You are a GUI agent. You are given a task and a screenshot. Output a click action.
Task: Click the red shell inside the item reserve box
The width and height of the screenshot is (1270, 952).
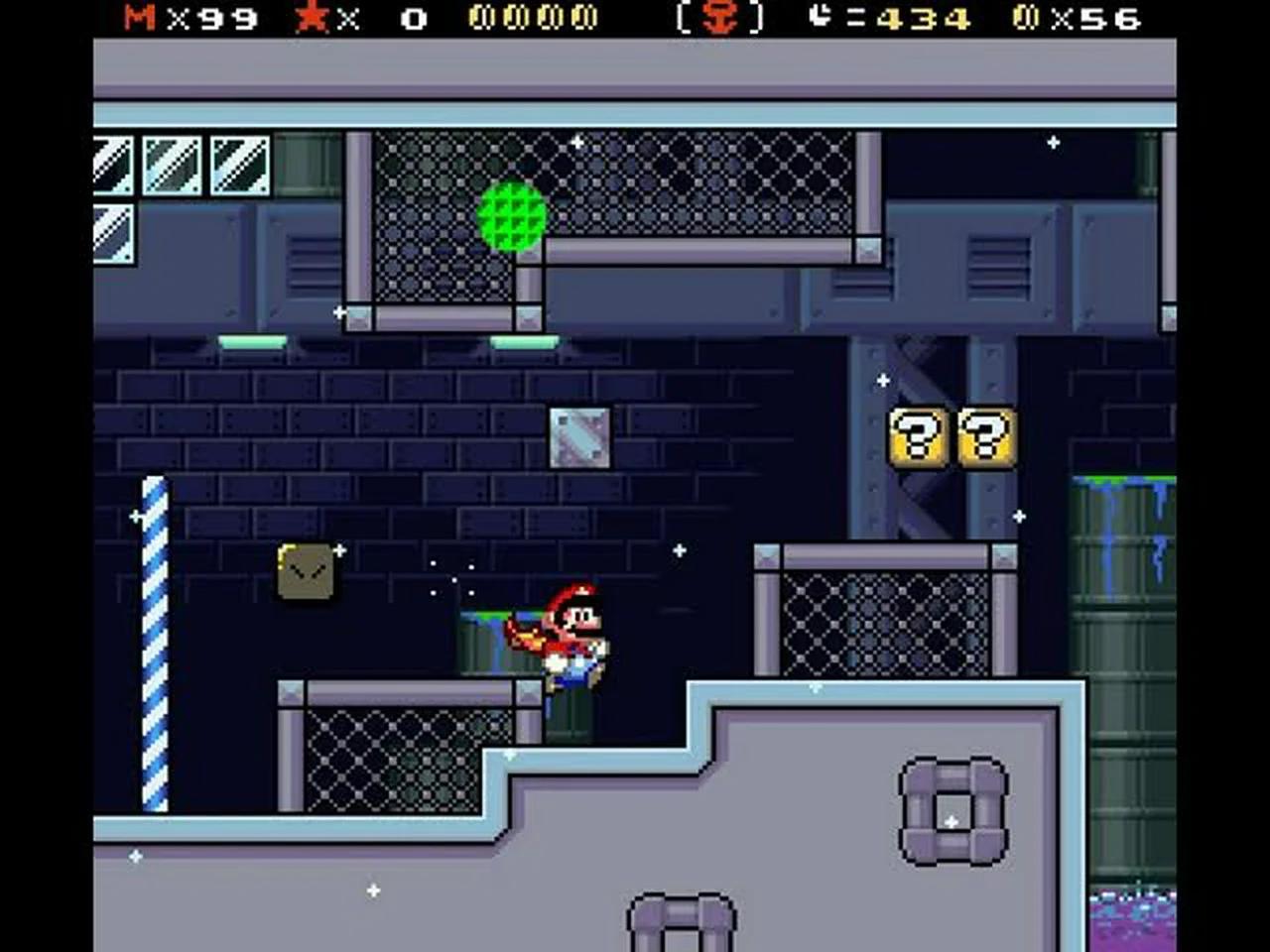click(x=717, y=18)
